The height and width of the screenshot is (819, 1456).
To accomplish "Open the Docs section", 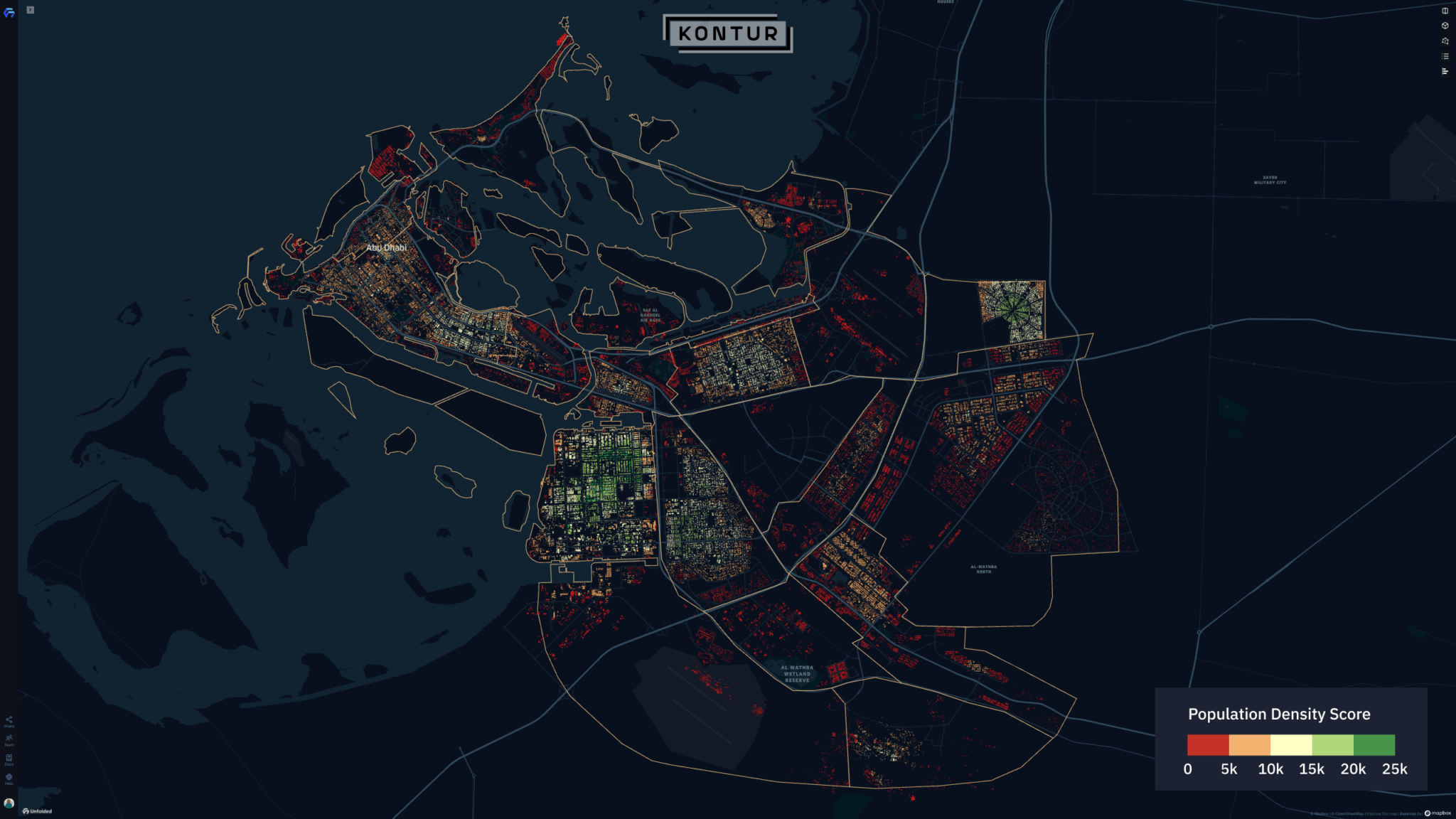I will (9, 758).
